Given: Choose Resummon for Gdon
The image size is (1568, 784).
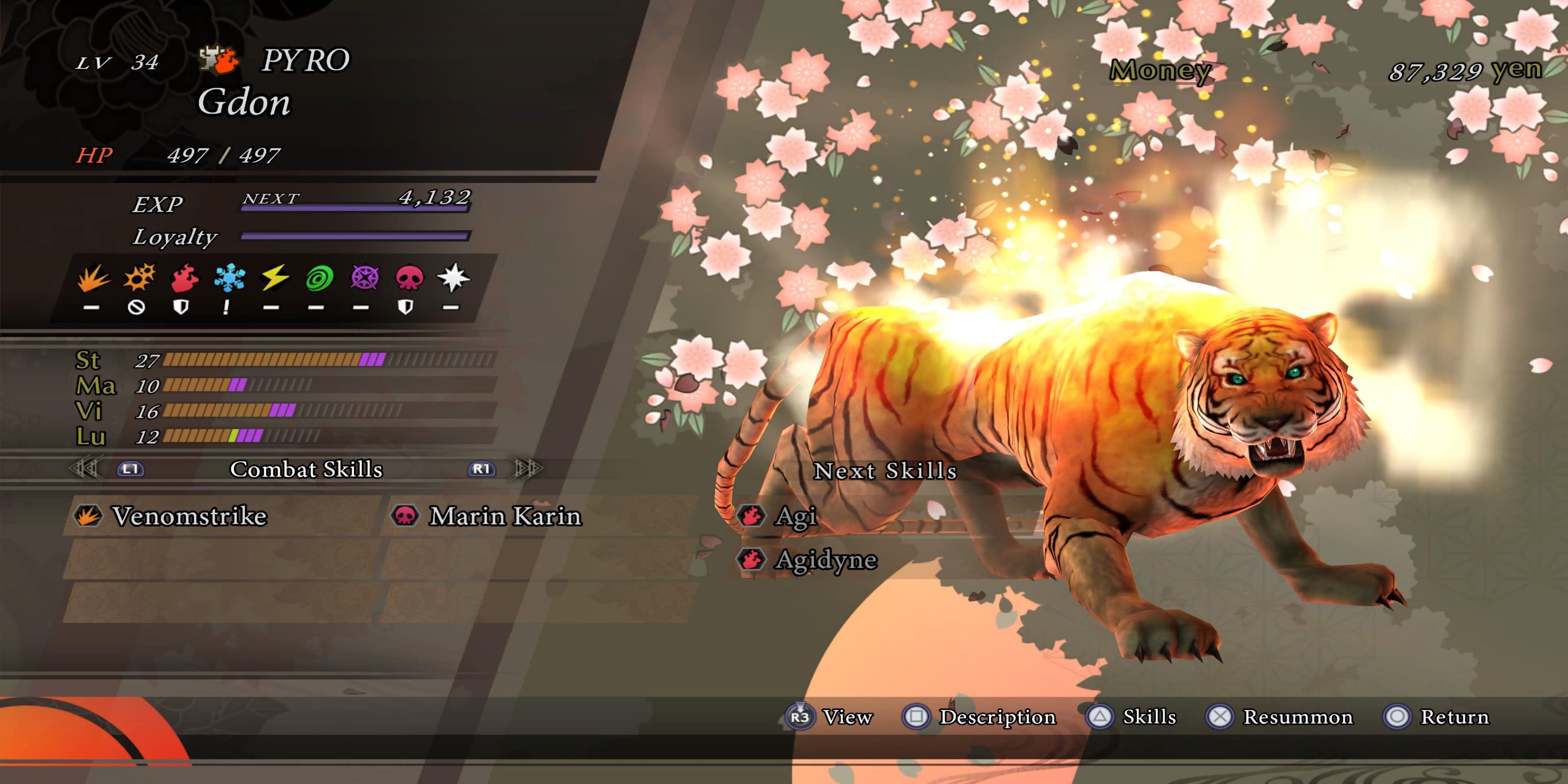Looking at the screenshot, I should [x=1297, y=717].
